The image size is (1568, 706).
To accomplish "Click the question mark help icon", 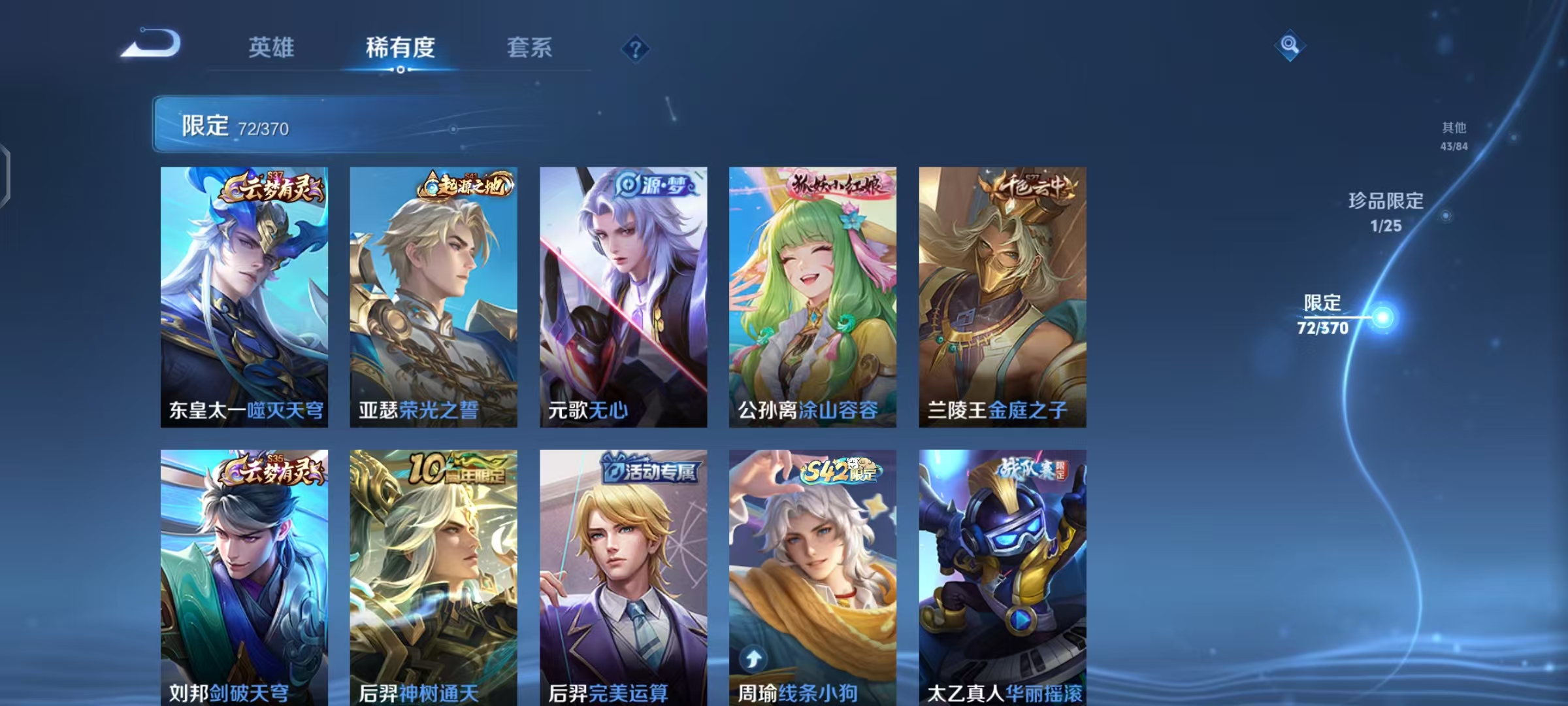I will [x=637, y=49].
